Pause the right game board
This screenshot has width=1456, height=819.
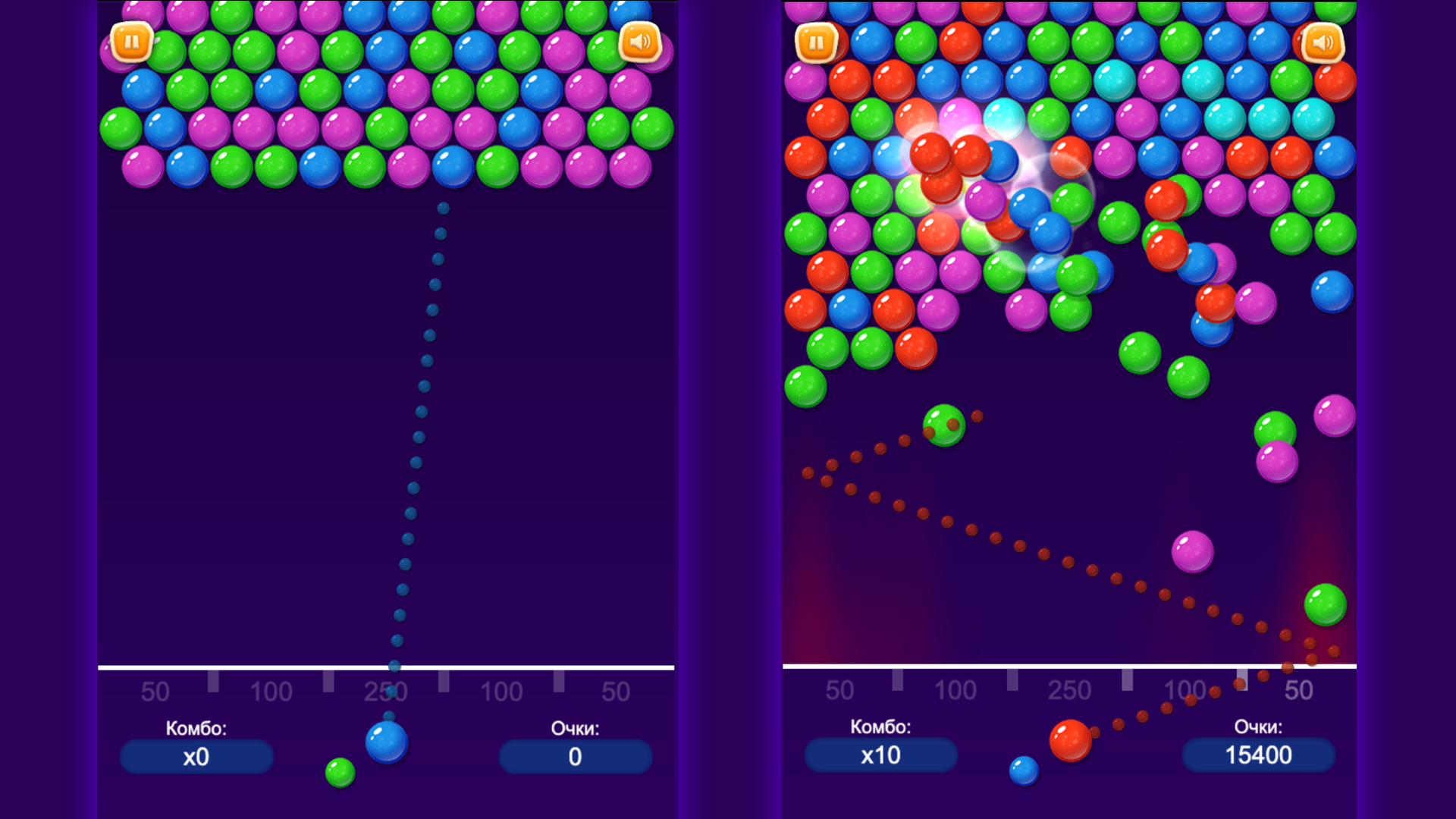(x=815, y=43)
